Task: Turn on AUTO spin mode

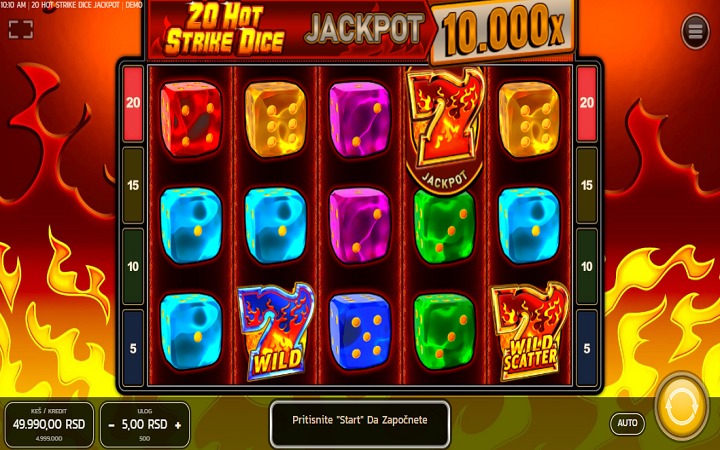Action: click(627, 423)
